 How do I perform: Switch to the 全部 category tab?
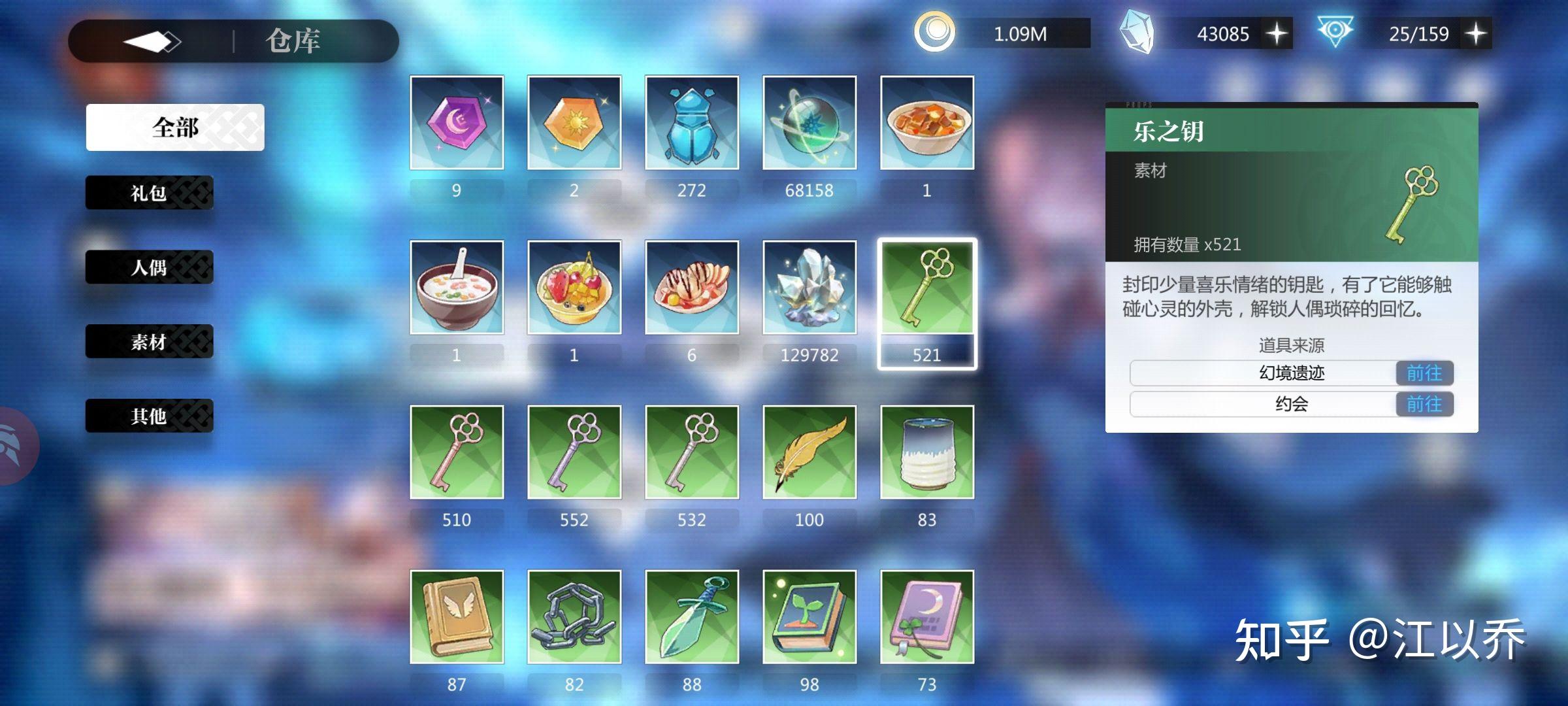175,127
